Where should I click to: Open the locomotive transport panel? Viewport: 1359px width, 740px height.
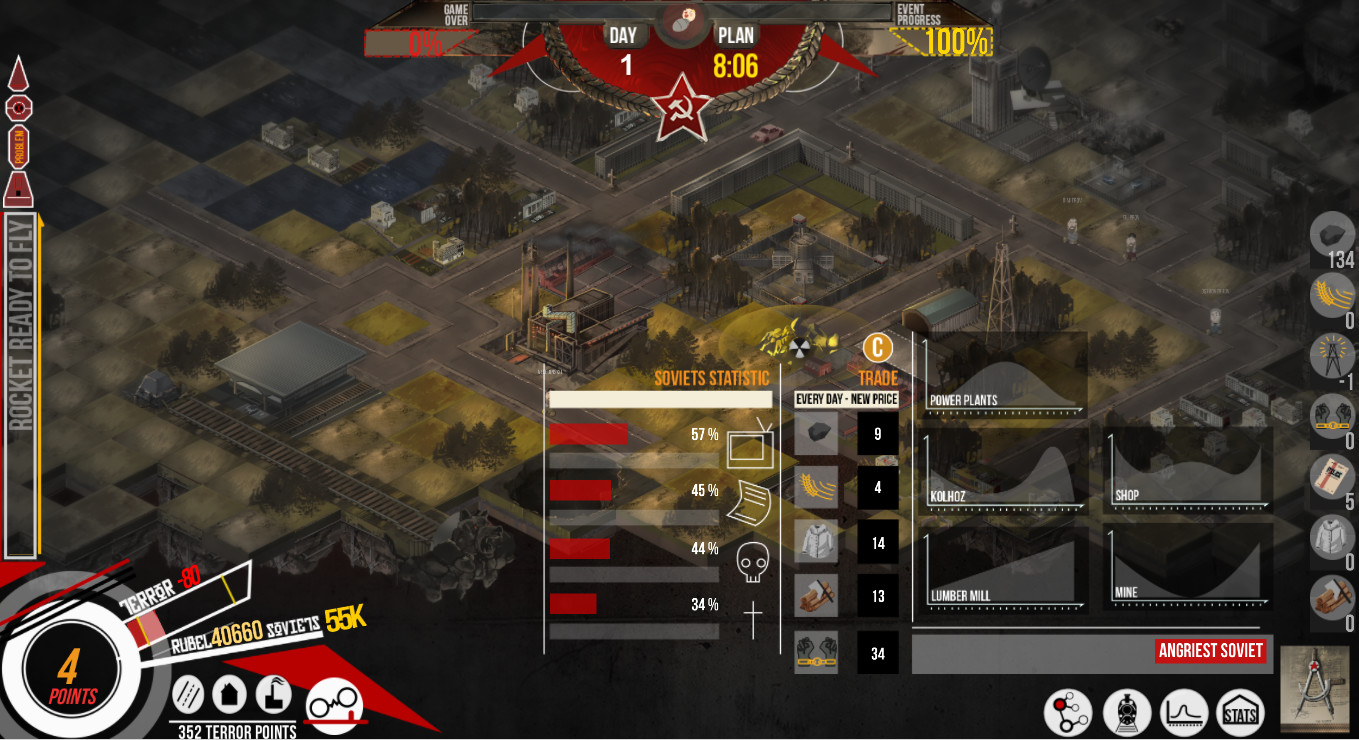point(1129,713)
